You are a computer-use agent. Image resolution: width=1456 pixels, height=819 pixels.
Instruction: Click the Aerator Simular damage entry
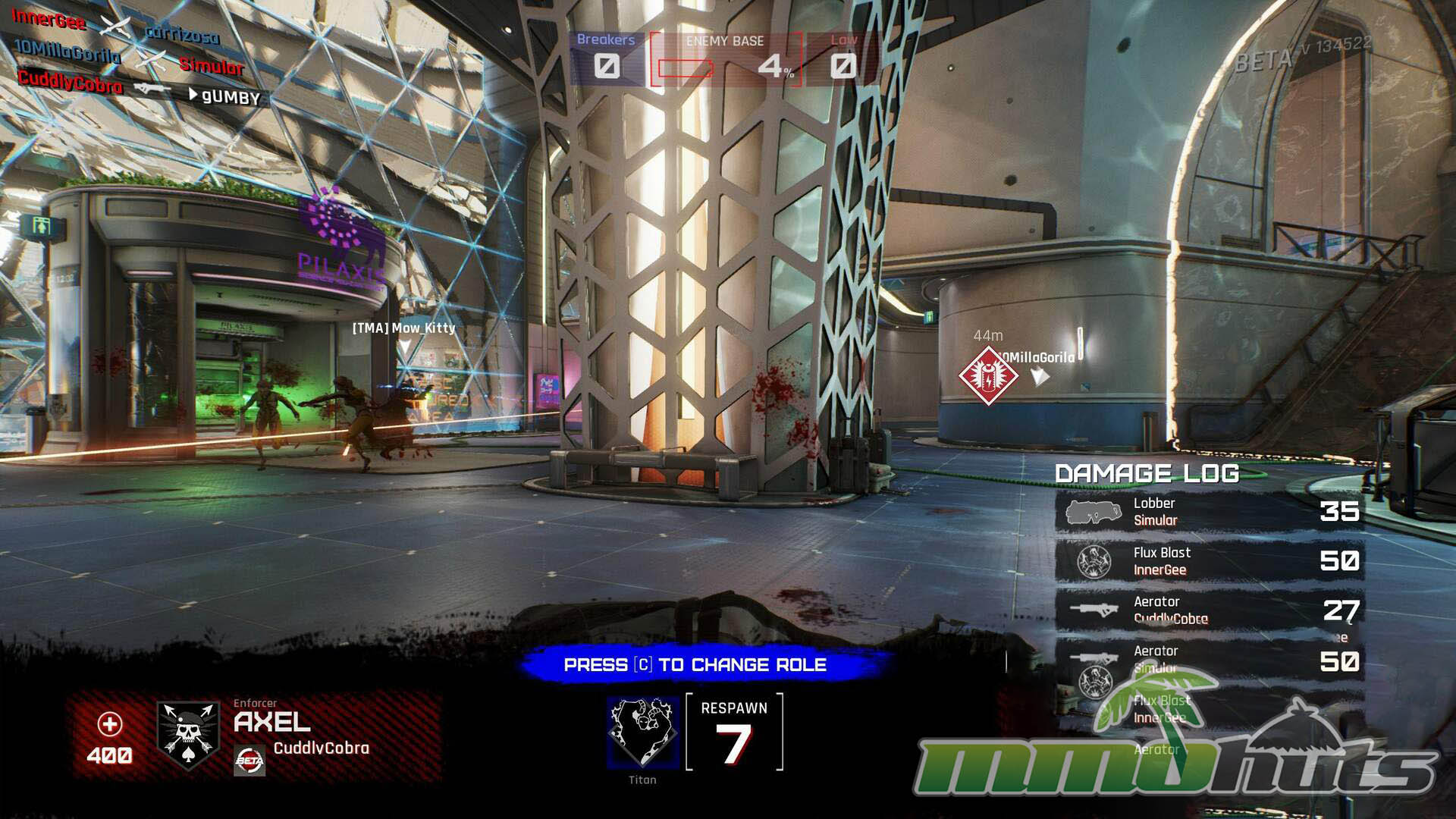(1210, 660)
